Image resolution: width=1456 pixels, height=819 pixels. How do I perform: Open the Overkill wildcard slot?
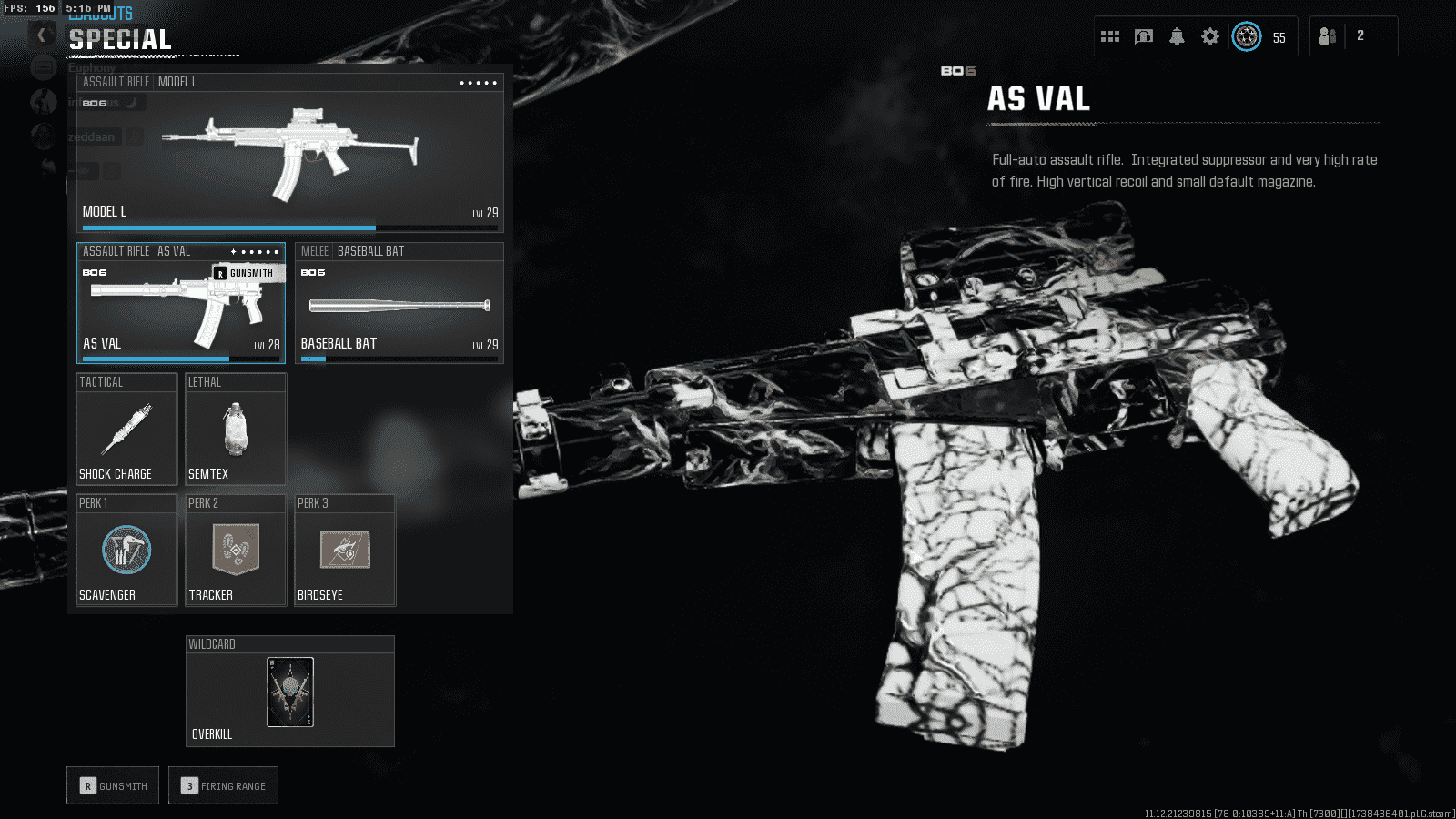[289, 692]
